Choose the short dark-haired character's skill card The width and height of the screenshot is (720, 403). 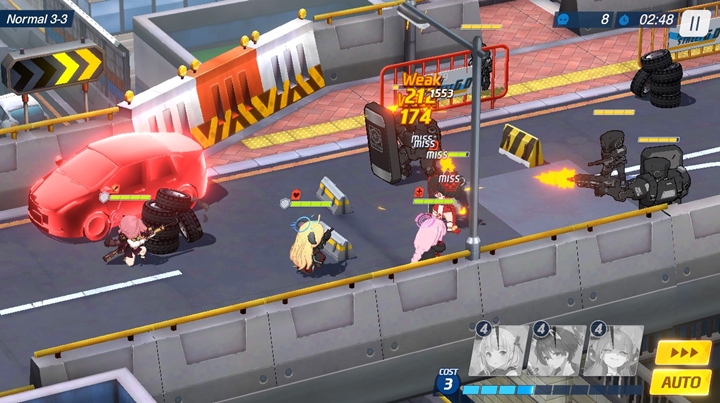click(x=555, y=351)
